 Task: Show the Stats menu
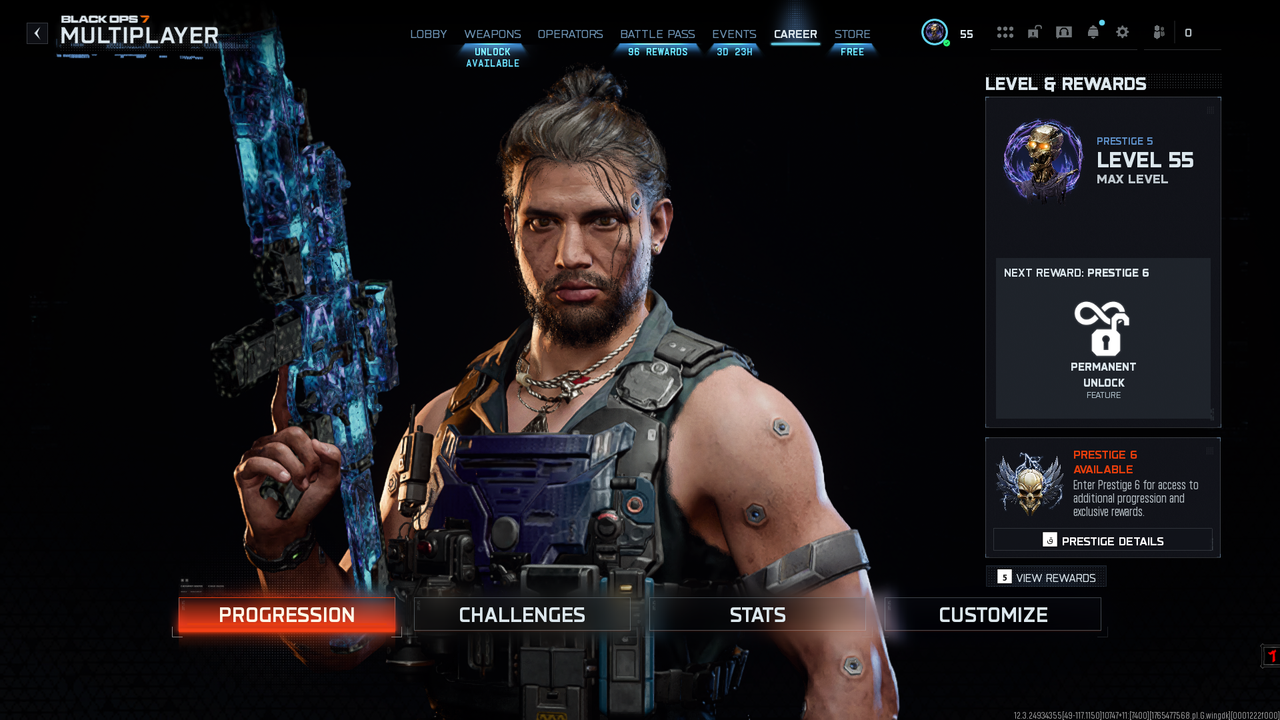(757, 615)
